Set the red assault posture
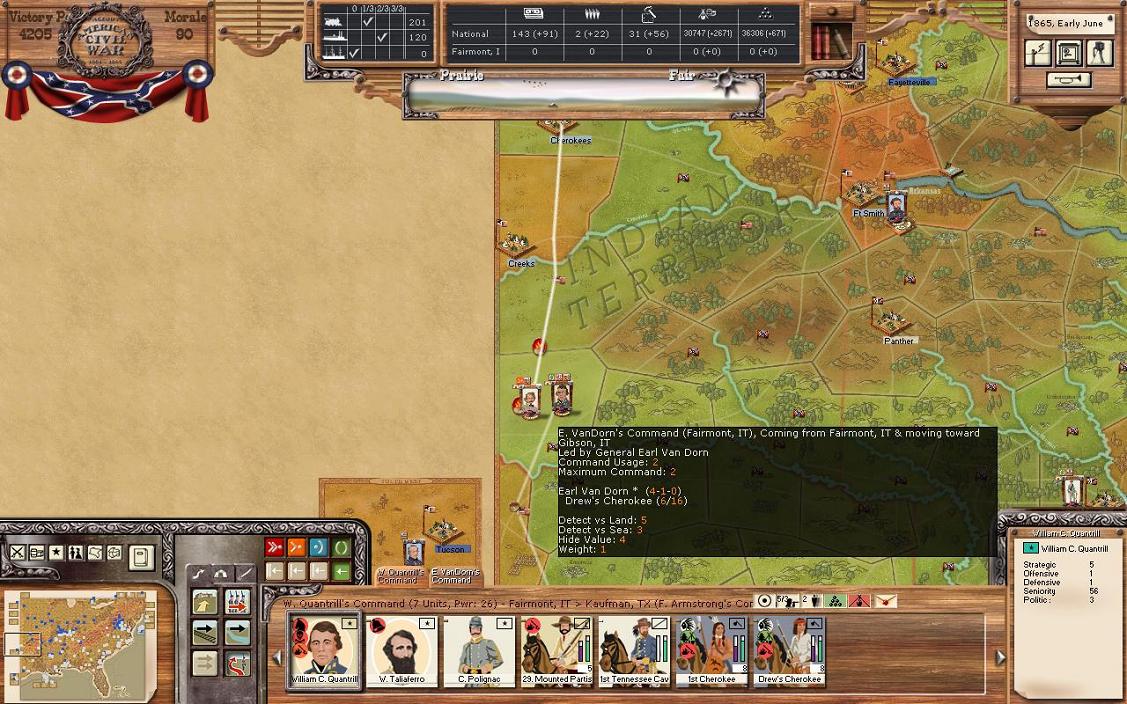 [x=274, y=547]
